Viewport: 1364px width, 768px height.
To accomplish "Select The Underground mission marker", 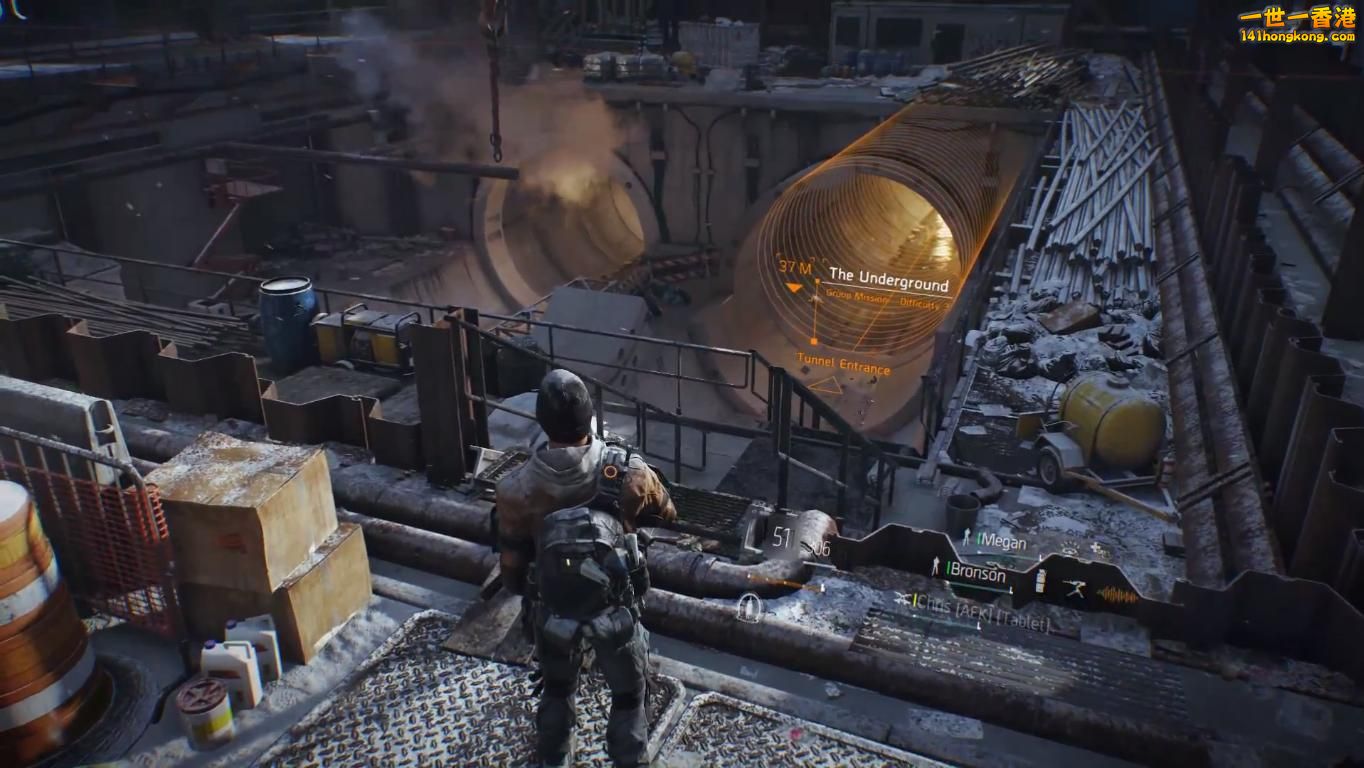I will (888, 276).
